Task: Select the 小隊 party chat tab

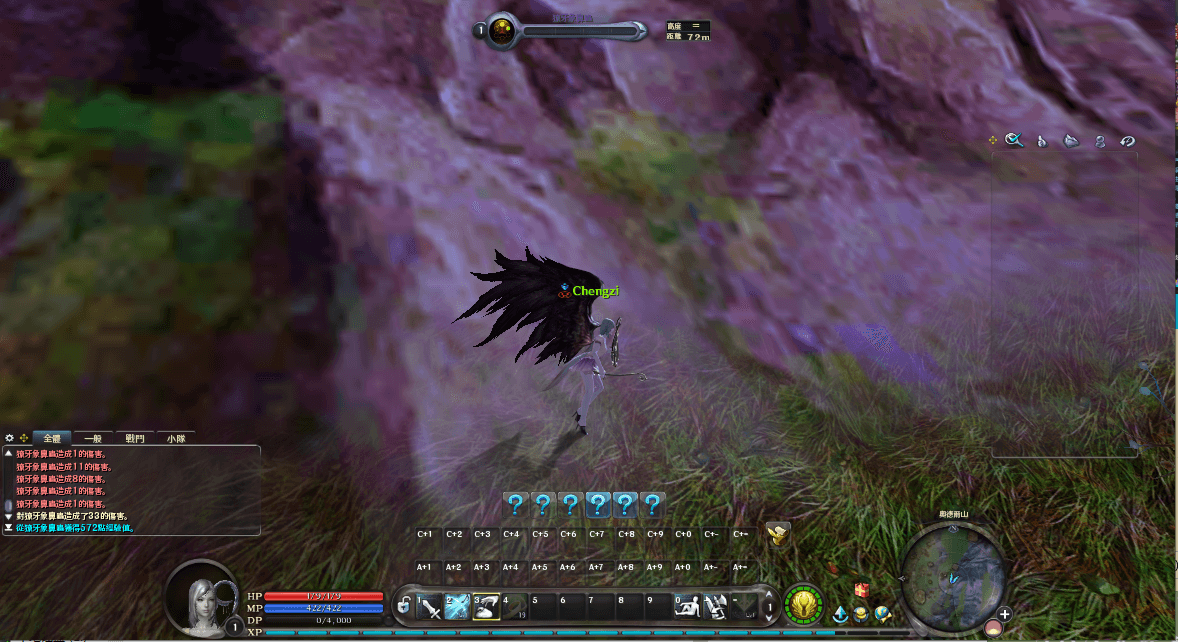Action: coord(176,438)
